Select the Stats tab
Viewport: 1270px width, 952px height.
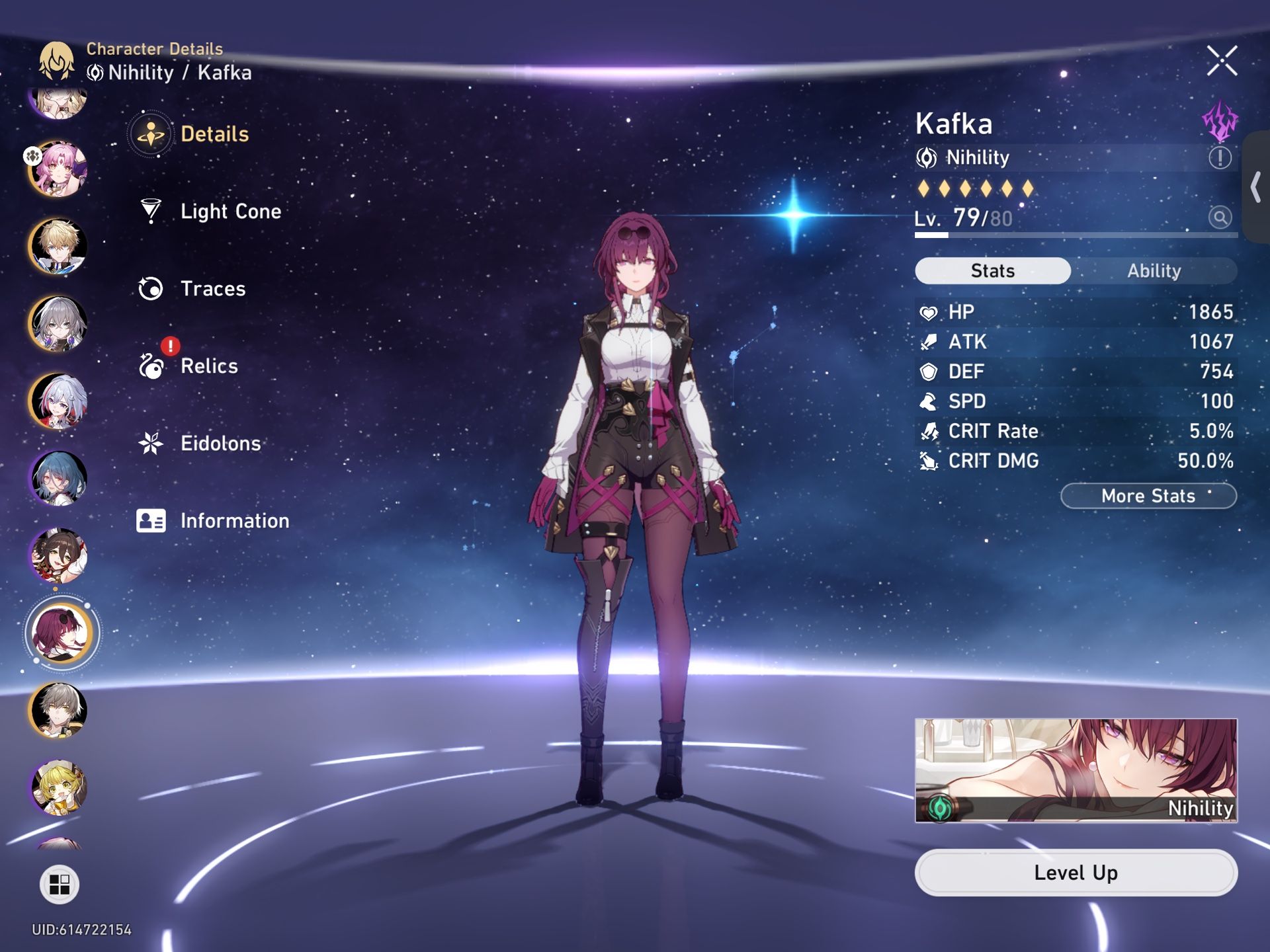point(992,271)
